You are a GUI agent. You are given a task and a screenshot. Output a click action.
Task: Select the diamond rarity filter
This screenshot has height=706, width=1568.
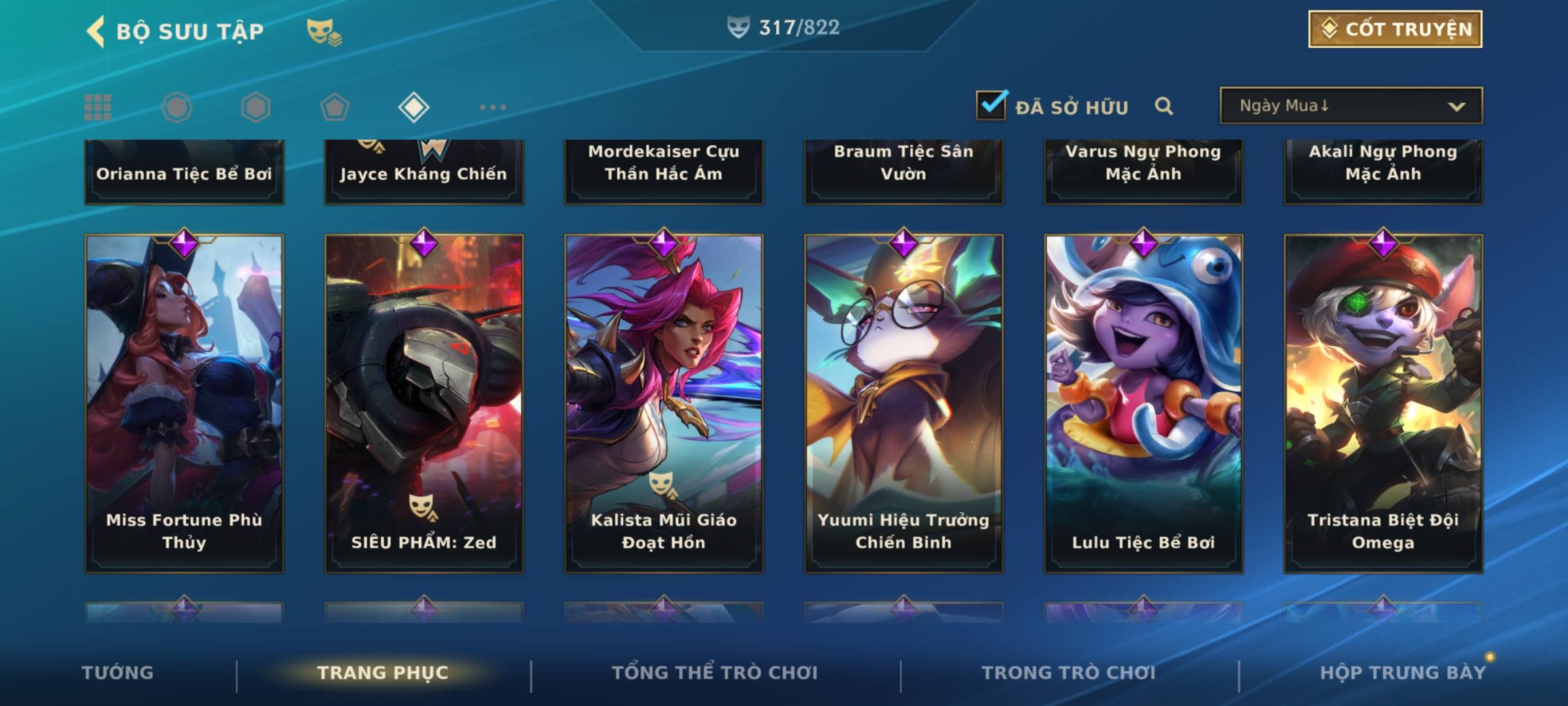pyautogui.click(x=414, y=107)
